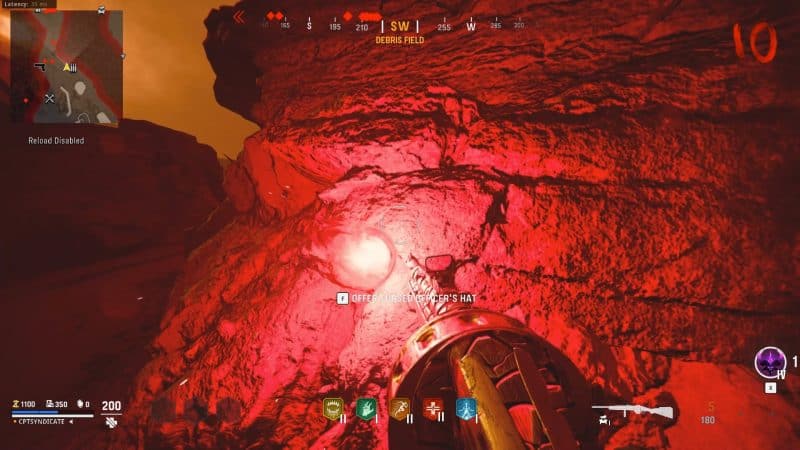This screenshot has height=450, width=800.
Task: Click the blue perk icon
Action: 466,408
